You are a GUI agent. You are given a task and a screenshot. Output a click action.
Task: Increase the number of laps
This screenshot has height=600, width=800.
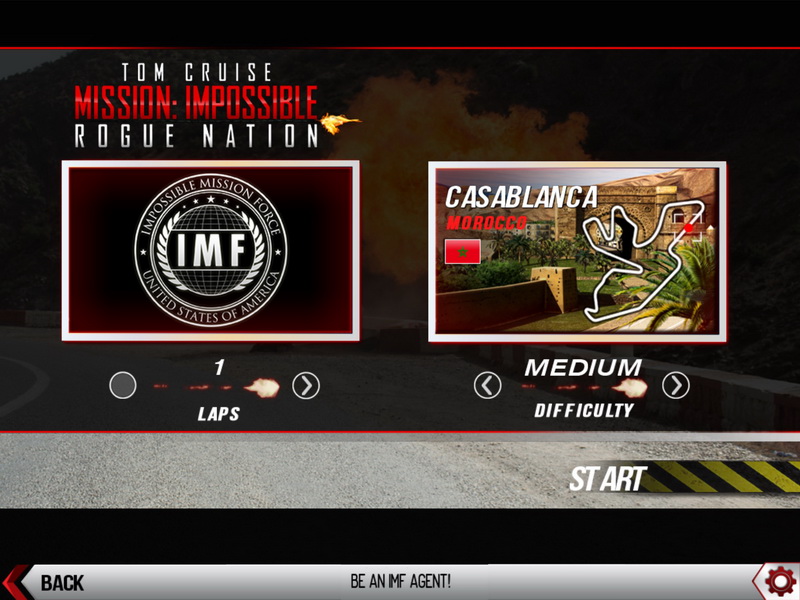click(306, 385)
